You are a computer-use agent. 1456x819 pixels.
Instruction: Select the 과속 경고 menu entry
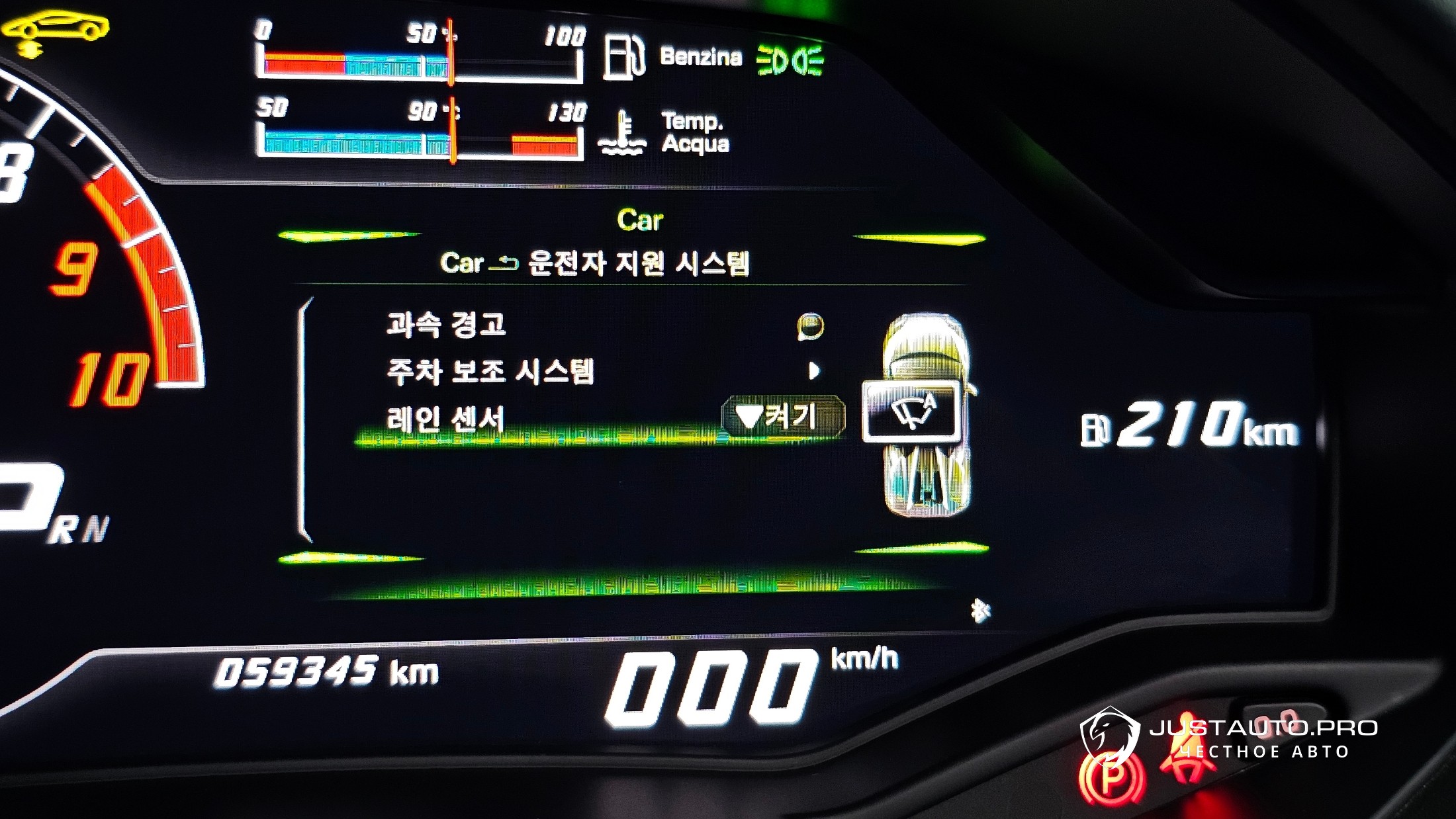click(x=447, y=325)
